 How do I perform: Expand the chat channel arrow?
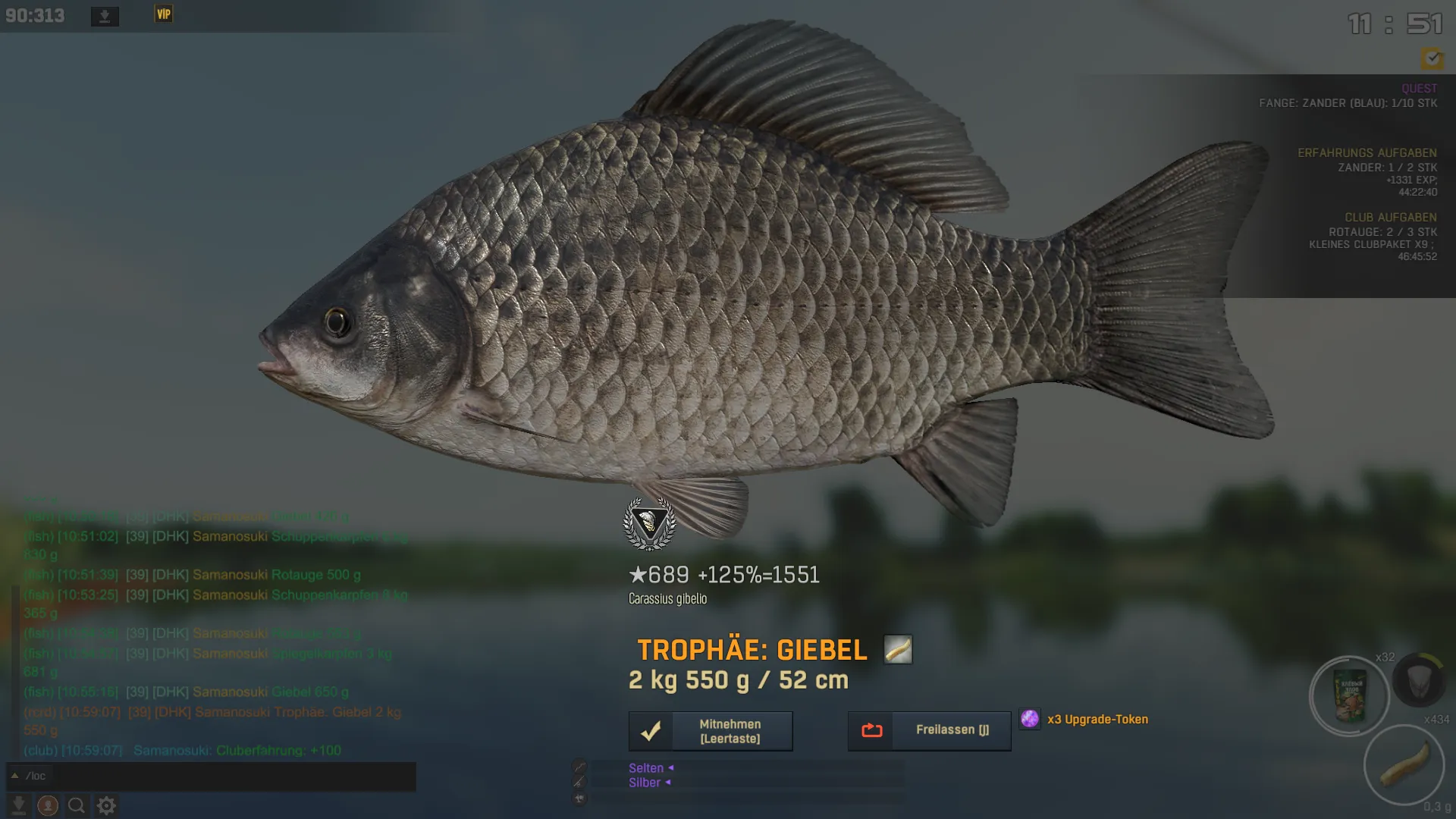pos(14,776)
